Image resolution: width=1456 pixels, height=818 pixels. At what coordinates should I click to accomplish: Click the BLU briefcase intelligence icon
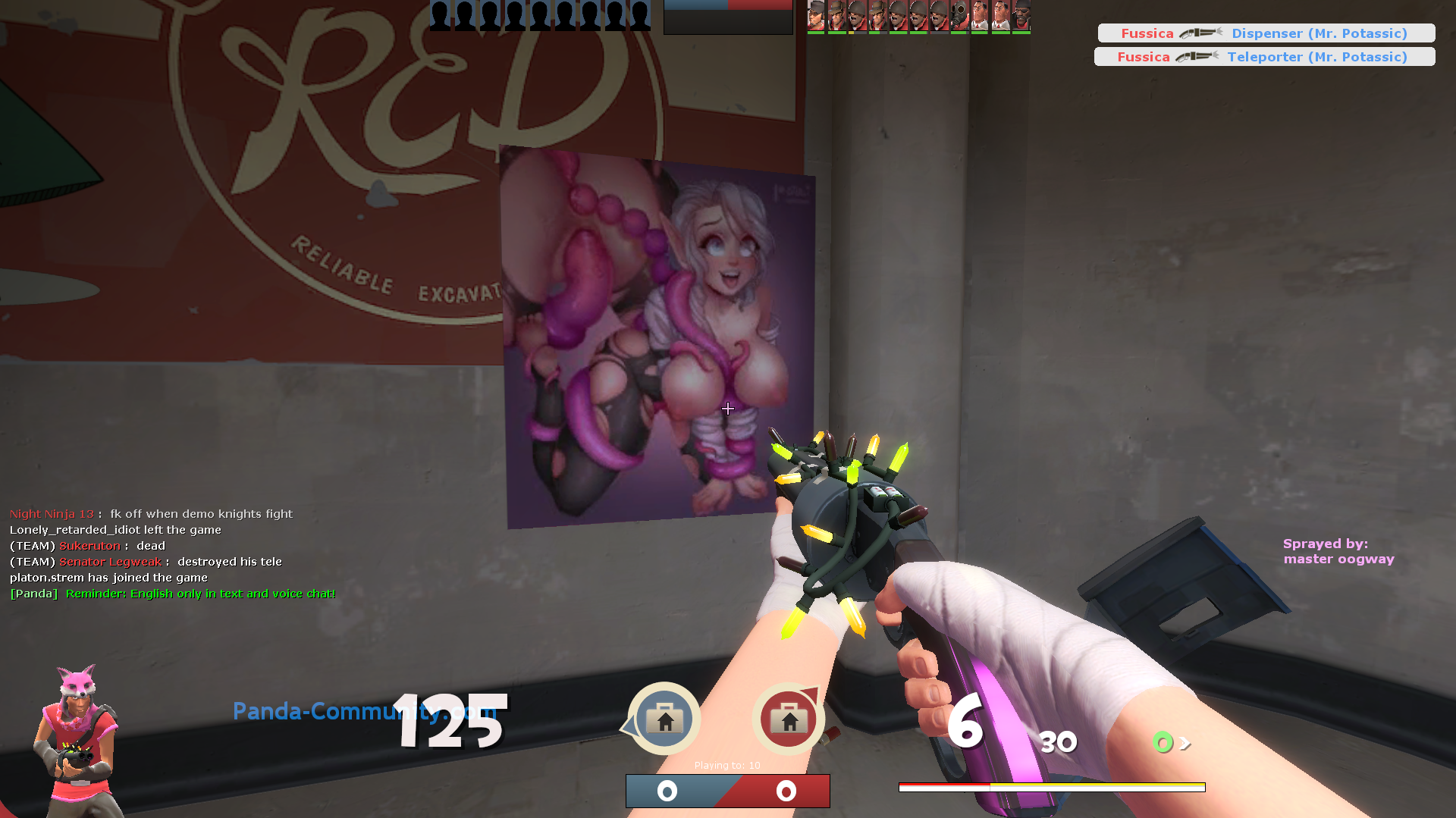[x=664, y=717]
